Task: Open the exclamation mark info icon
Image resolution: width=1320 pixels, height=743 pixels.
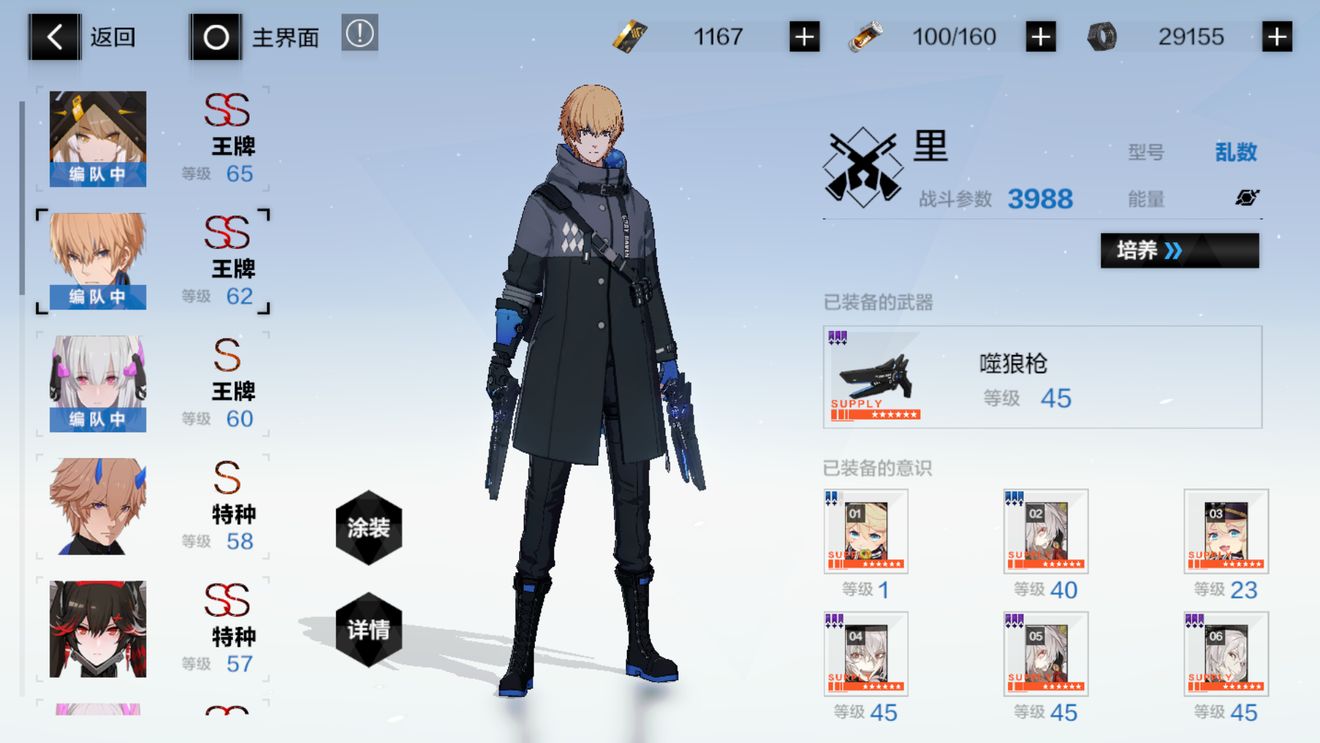Action: 360,34
